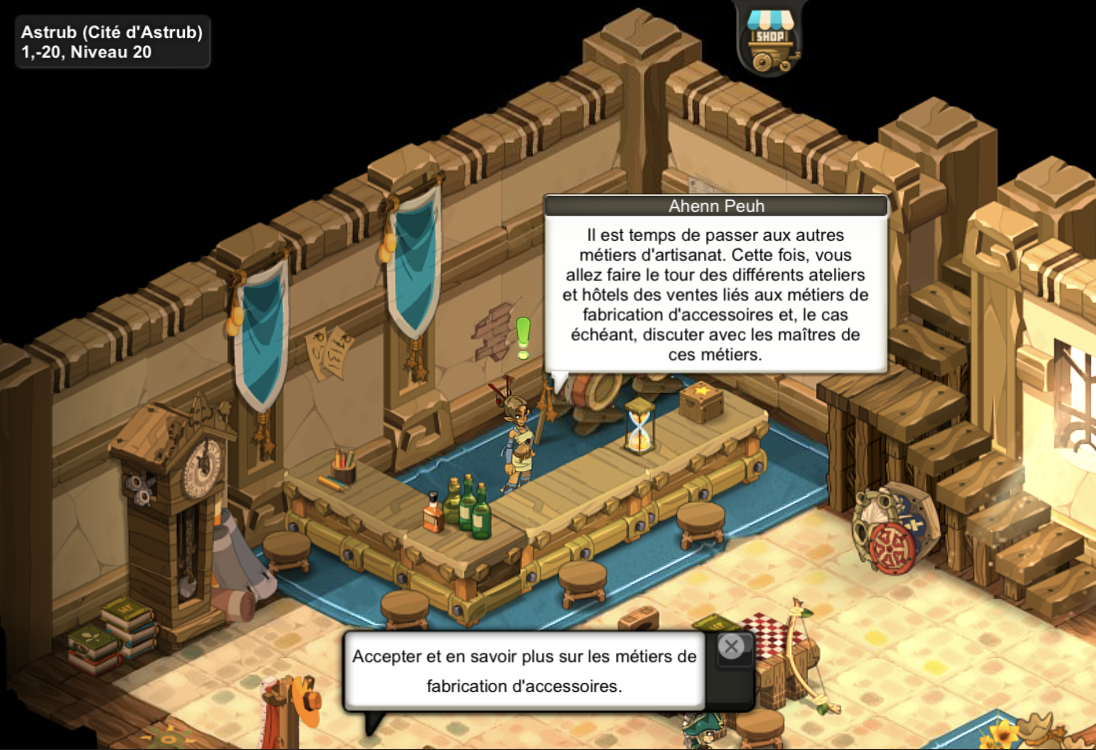This screenshot has width=1096, height=750.
Task: Open the Shop cart icon
Action: coord(769,39)
